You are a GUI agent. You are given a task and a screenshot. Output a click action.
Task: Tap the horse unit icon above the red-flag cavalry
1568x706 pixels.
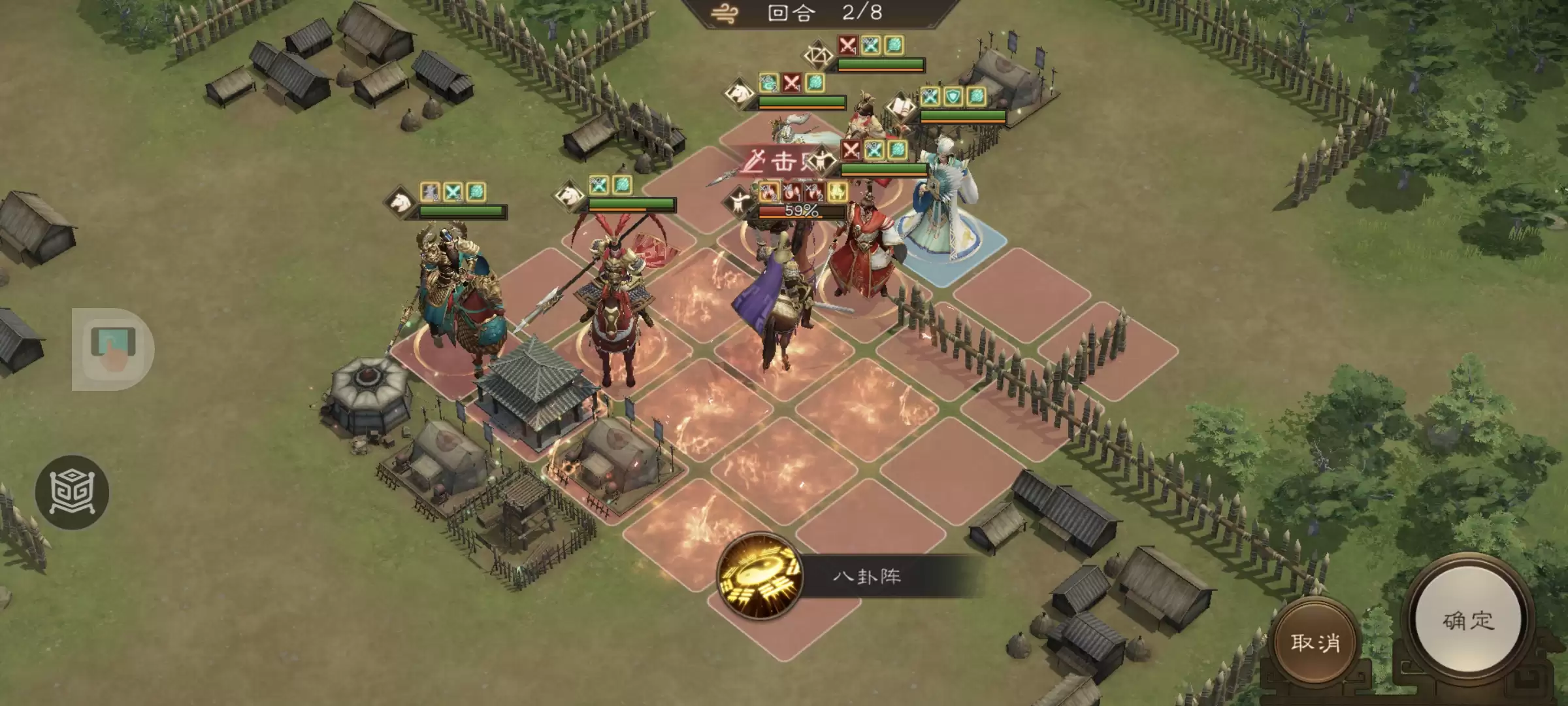pos(568,195)
